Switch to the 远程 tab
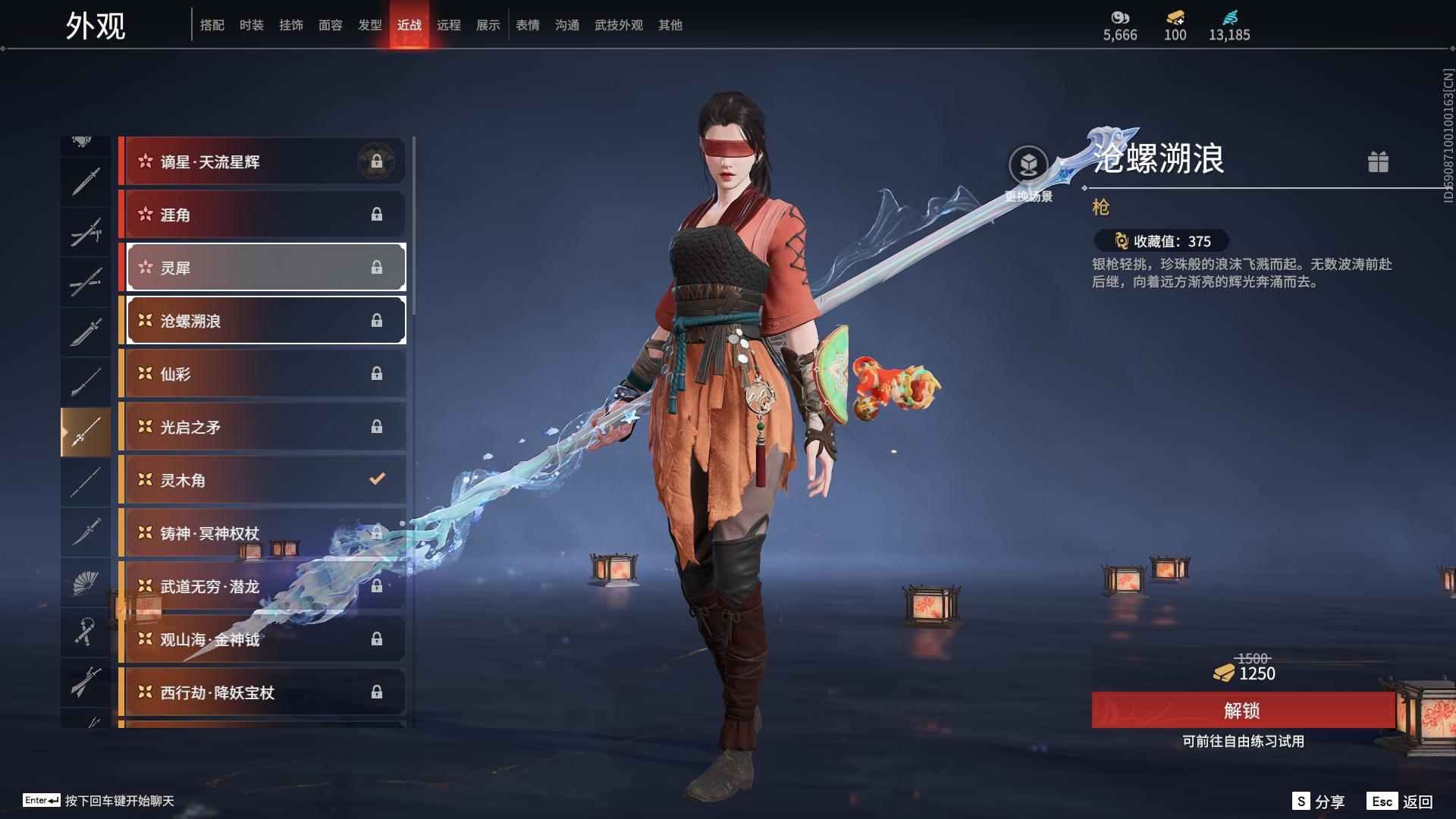Screen dimensions: 1456x819 pyautogui.click(x=450, y=25)
